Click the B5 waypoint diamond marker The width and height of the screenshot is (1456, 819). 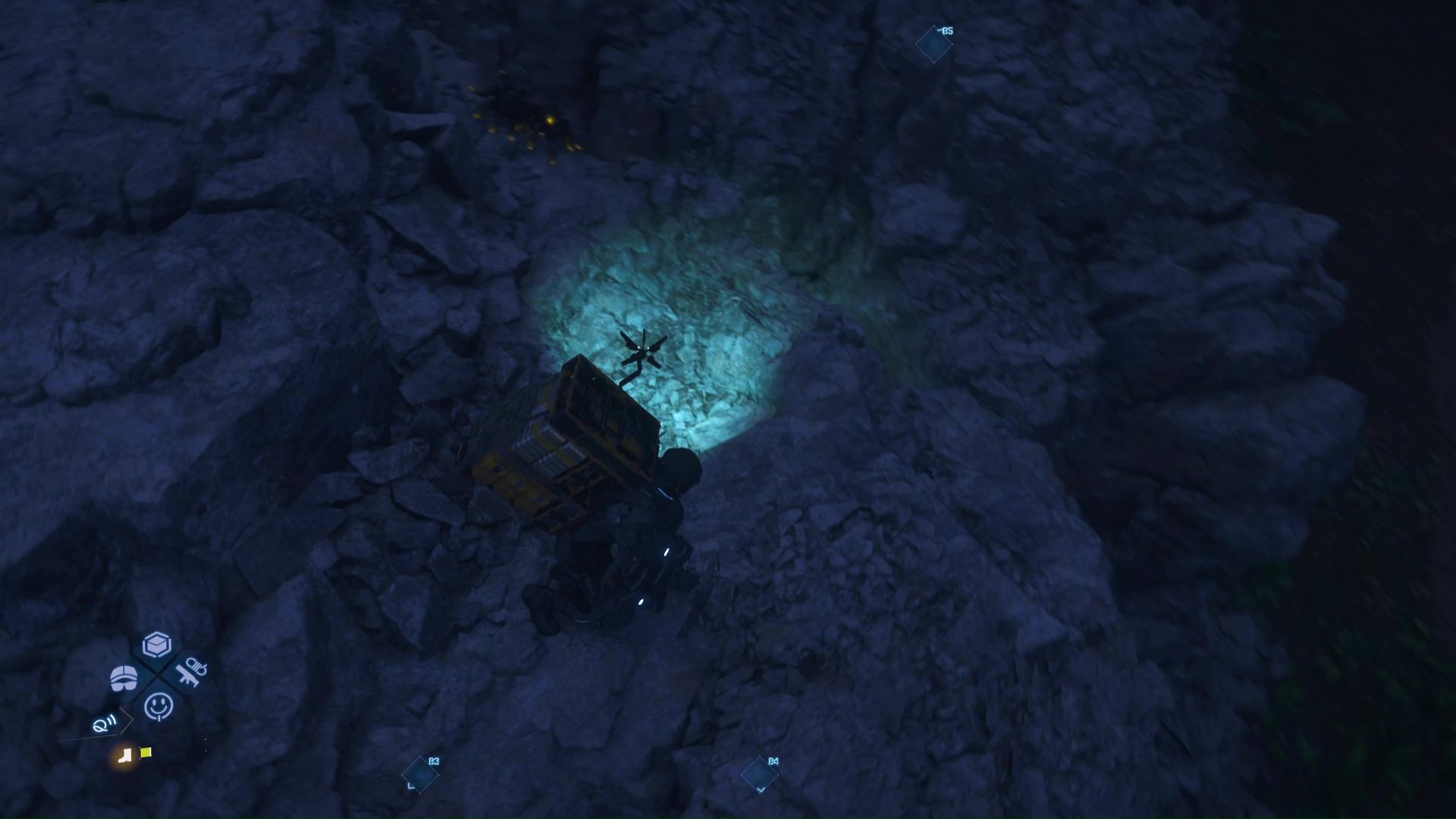coord(934,44)
